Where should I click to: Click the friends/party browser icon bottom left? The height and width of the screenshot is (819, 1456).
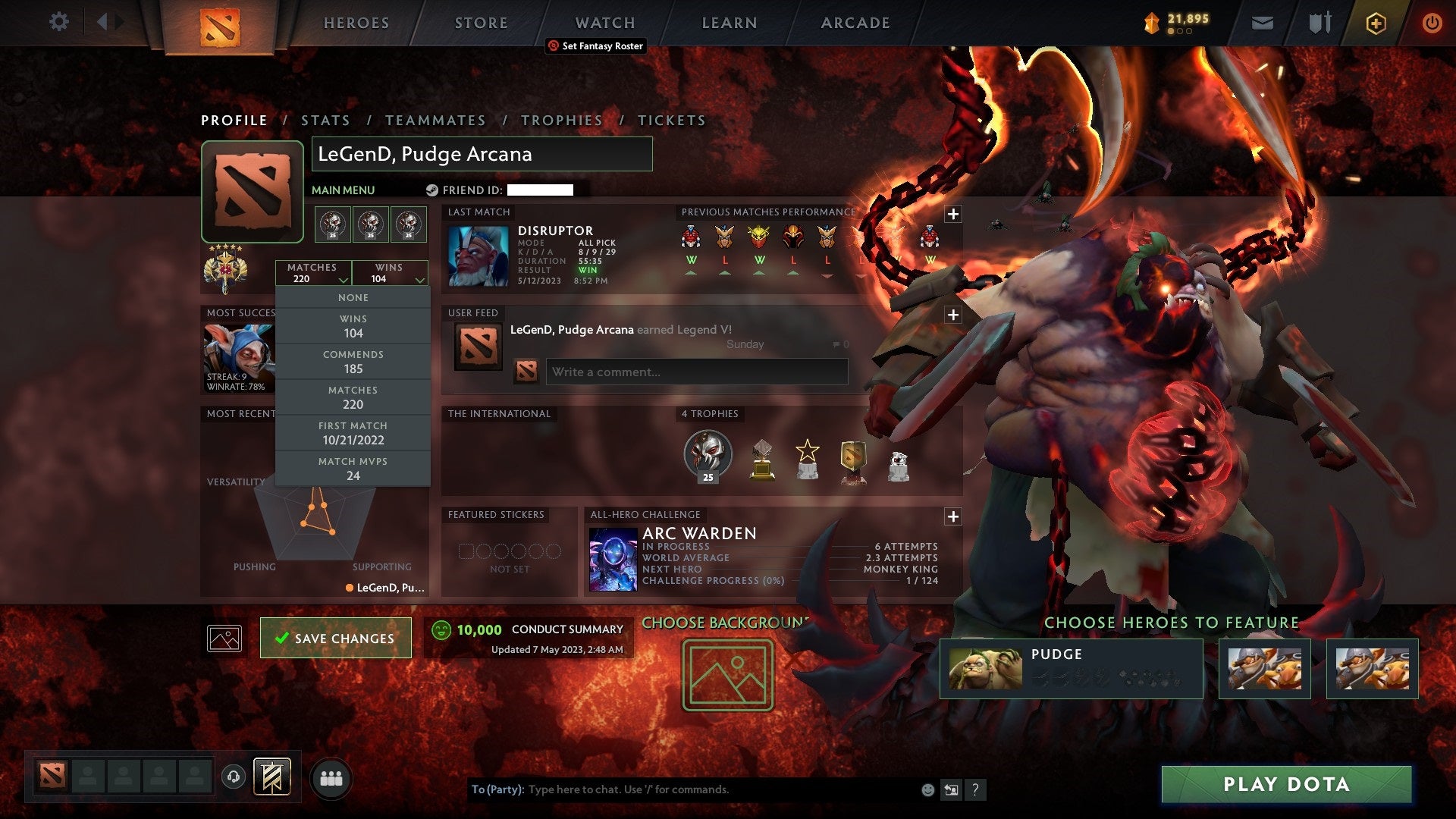click(x=331, y=777)
